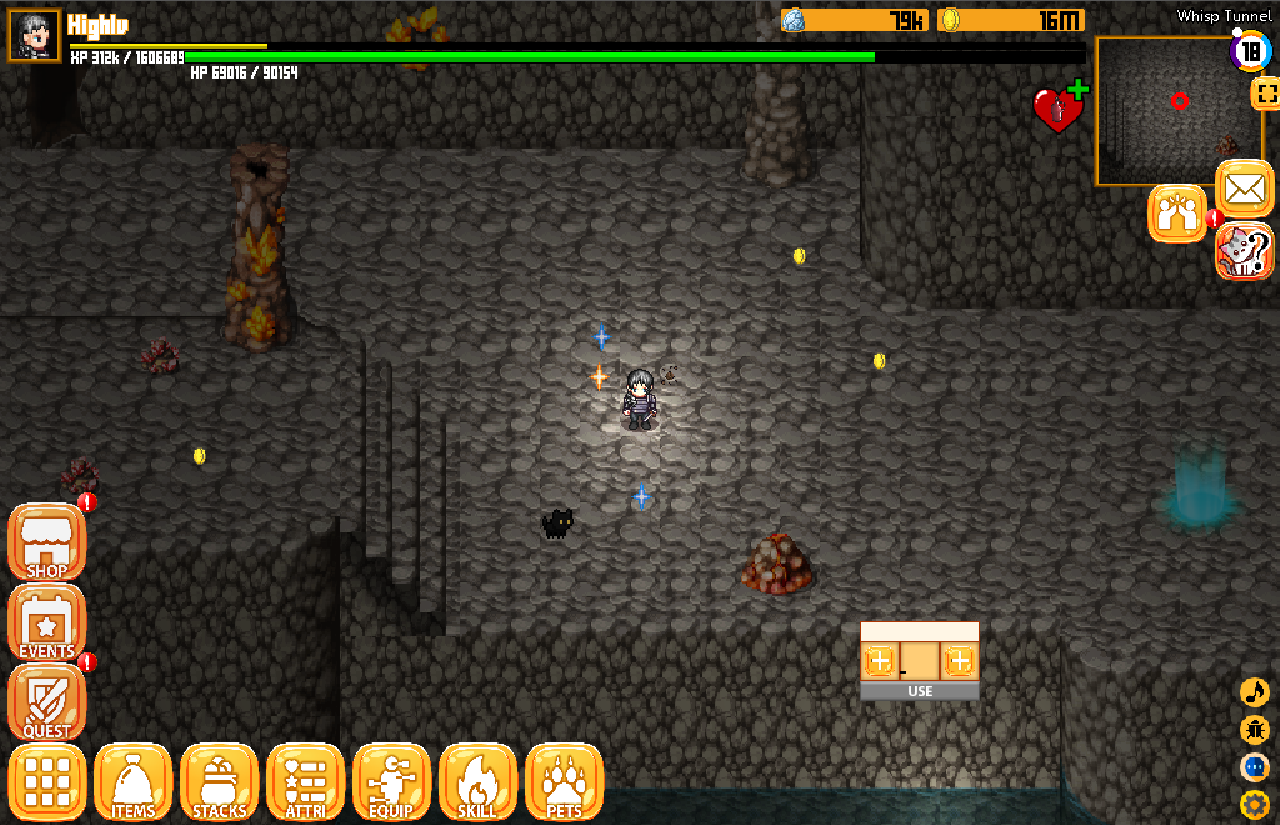This screenshot has height=825, width=1280.
Task: Open the Pets menu
Action: tap(564, 782)
